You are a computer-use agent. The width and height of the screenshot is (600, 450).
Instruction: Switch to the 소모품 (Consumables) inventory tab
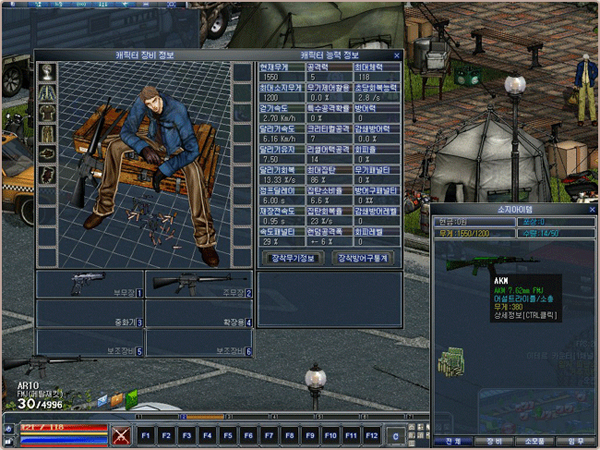tap(535, 440)
